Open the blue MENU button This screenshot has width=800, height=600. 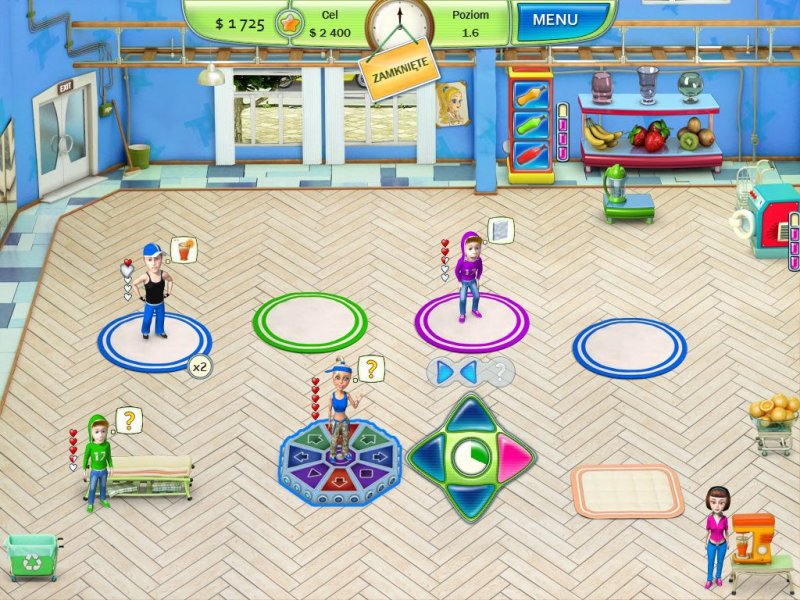coord(555,20)
